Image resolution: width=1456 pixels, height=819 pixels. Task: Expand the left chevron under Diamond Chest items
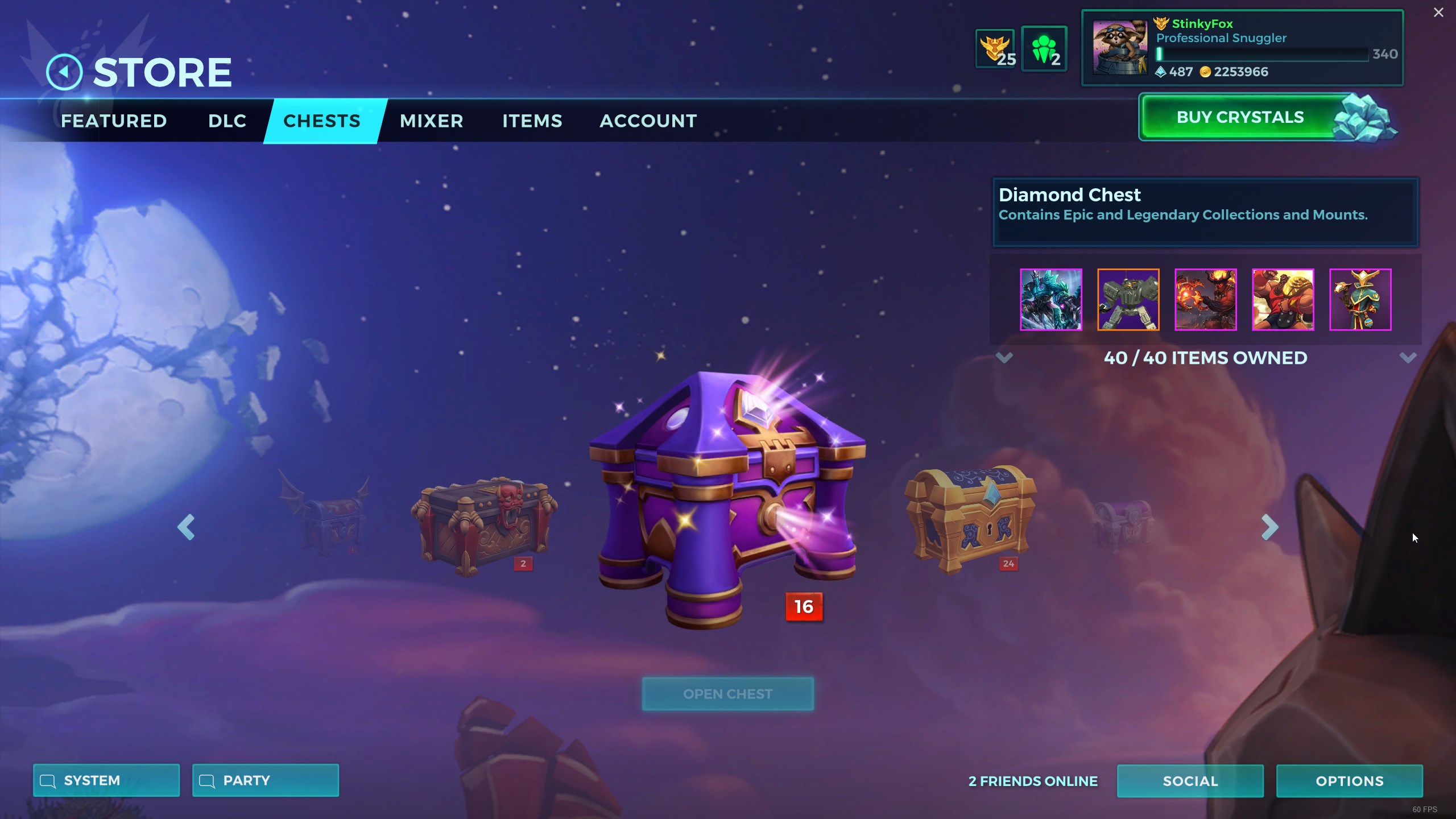(1004, 358)
